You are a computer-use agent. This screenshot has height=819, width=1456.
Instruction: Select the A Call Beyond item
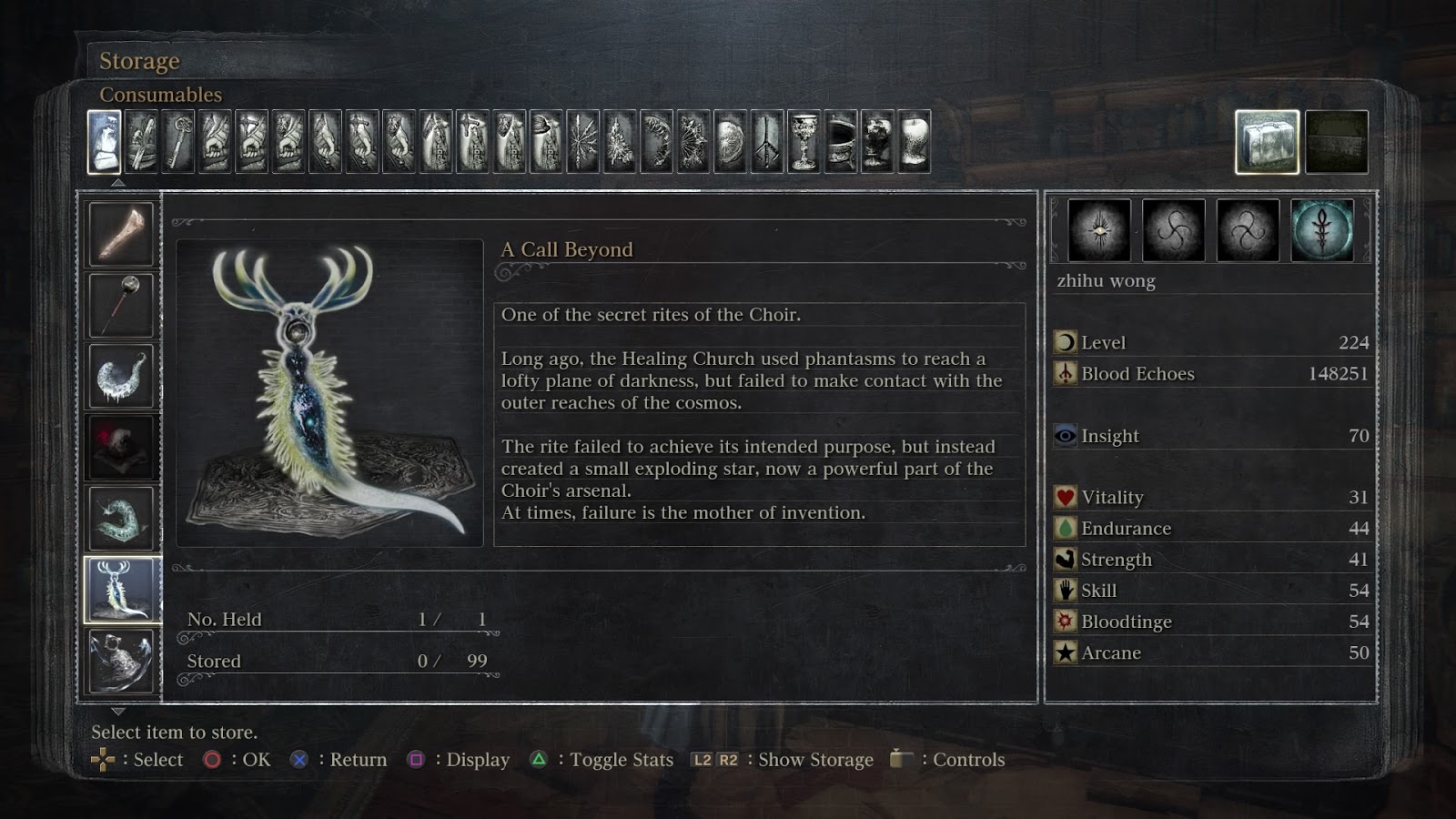122,590
